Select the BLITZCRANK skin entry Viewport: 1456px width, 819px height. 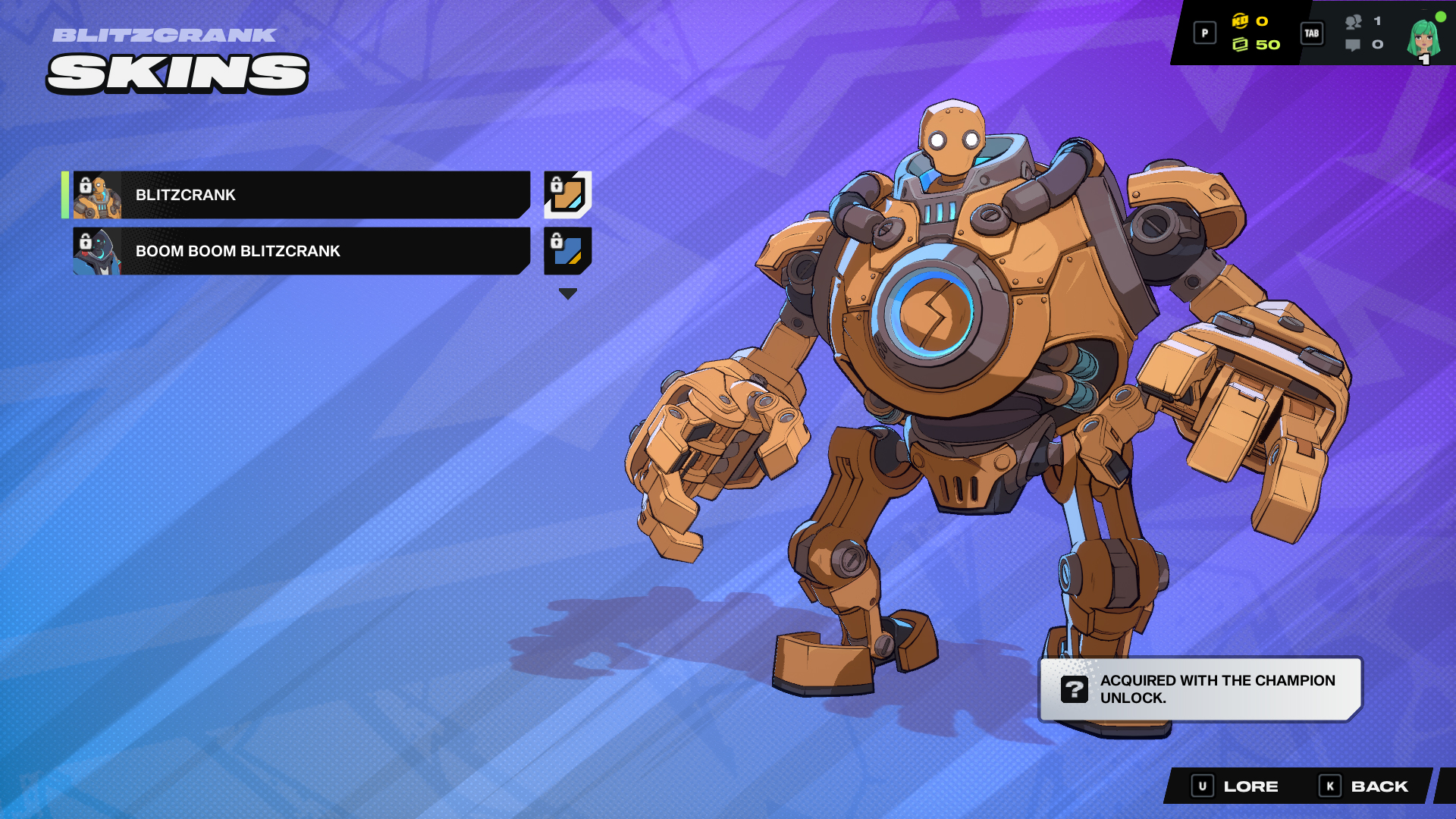pos(303,195)
